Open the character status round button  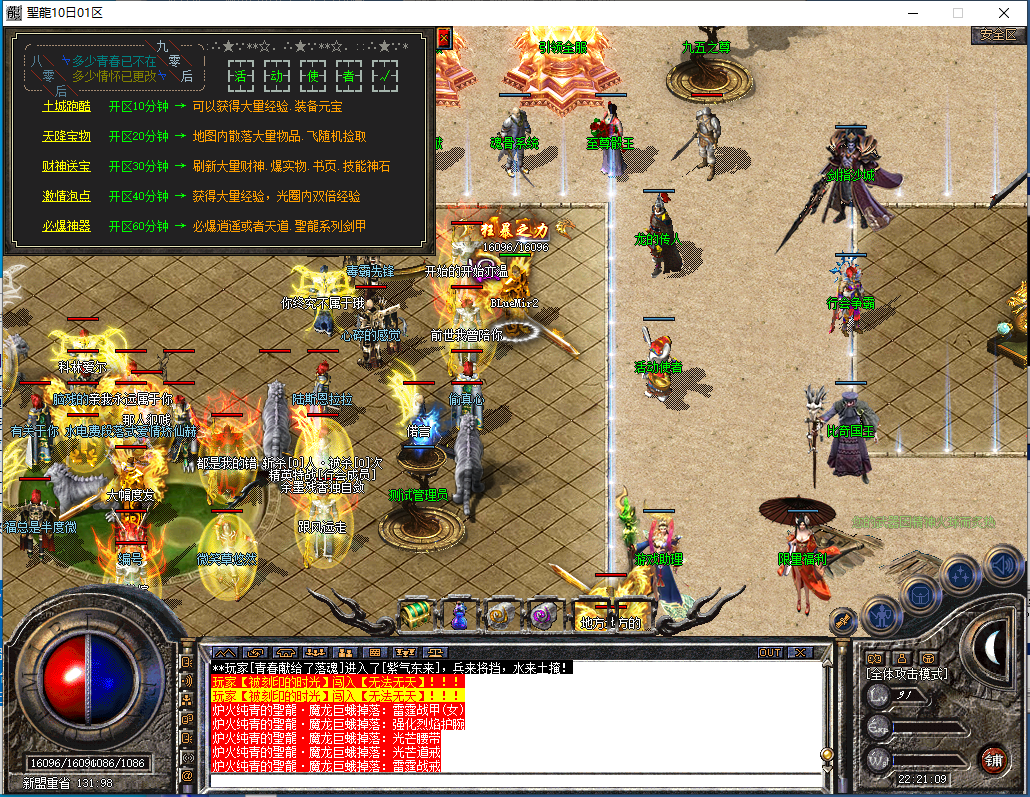882,613
